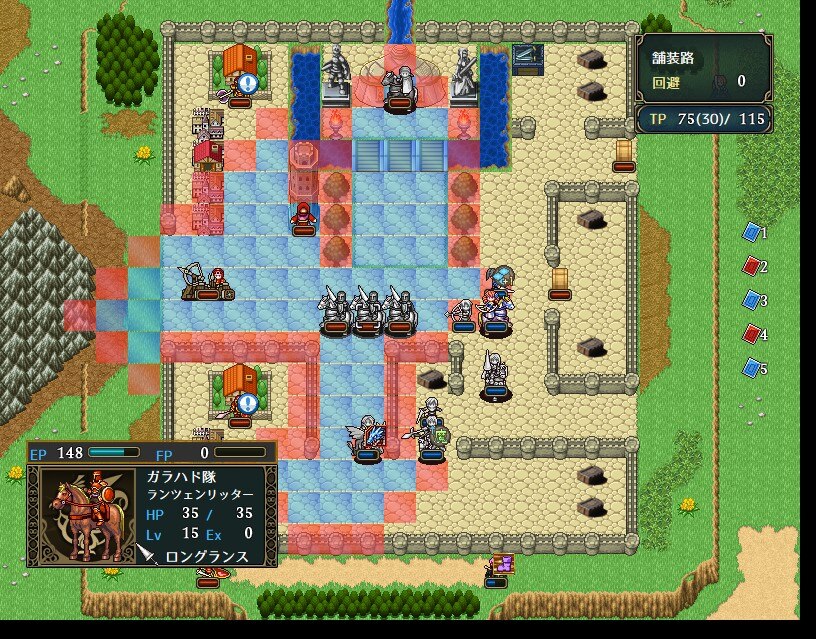Click the blue turn order card numbered 5

pyautogui.click(x=752, y=368)
